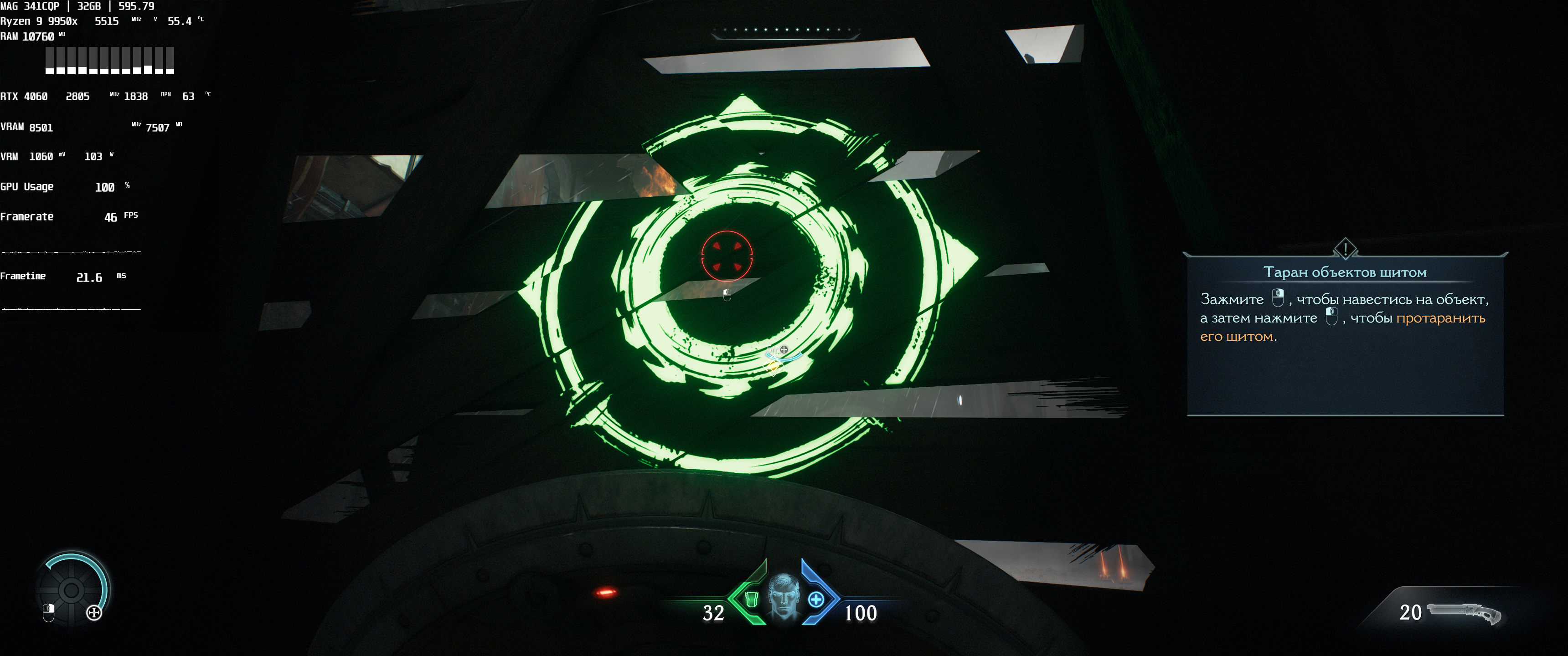Click the shield wheel ability gauge

point(72,589)
